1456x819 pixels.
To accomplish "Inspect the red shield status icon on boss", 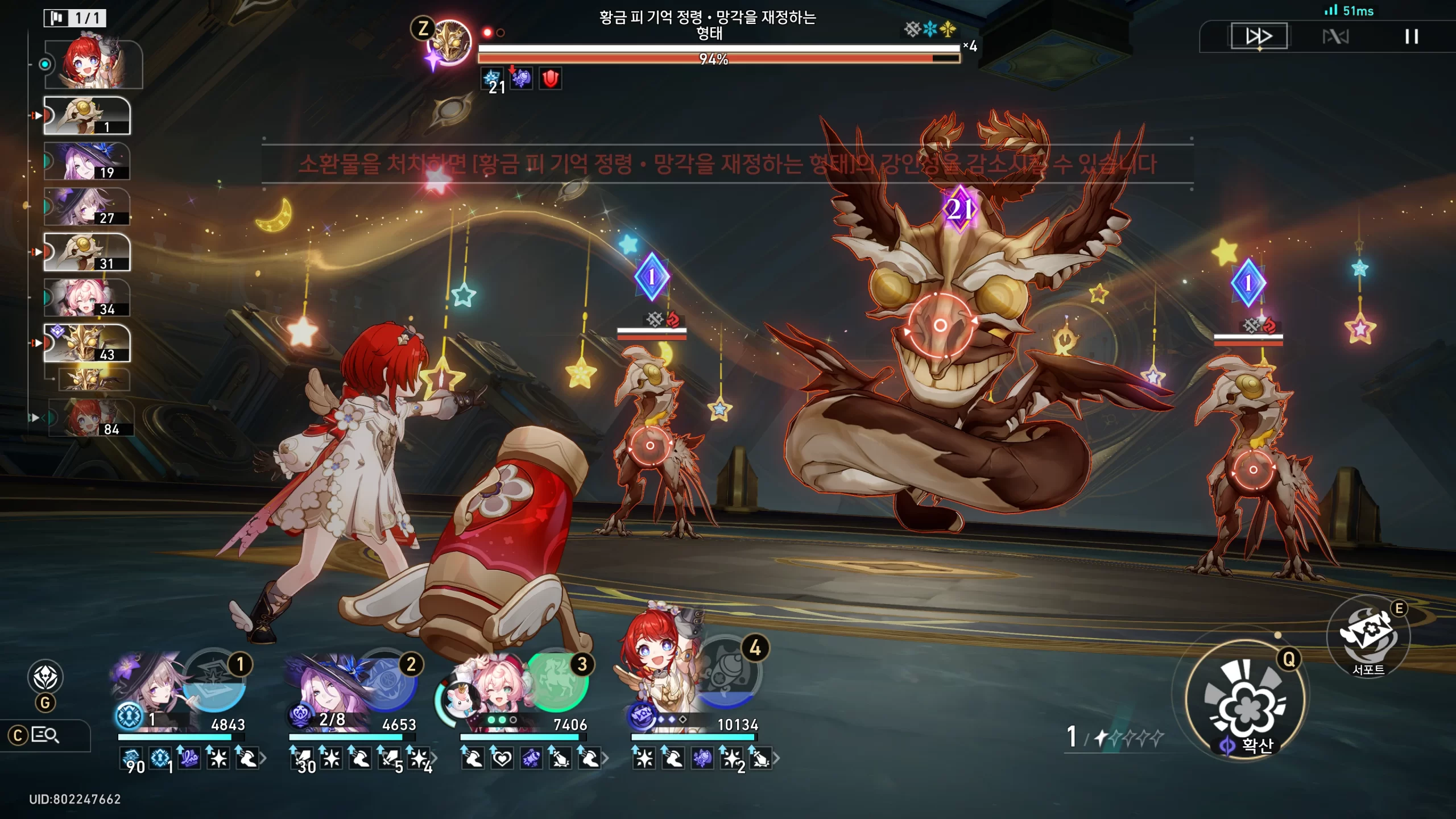I will tap(550, 78).
